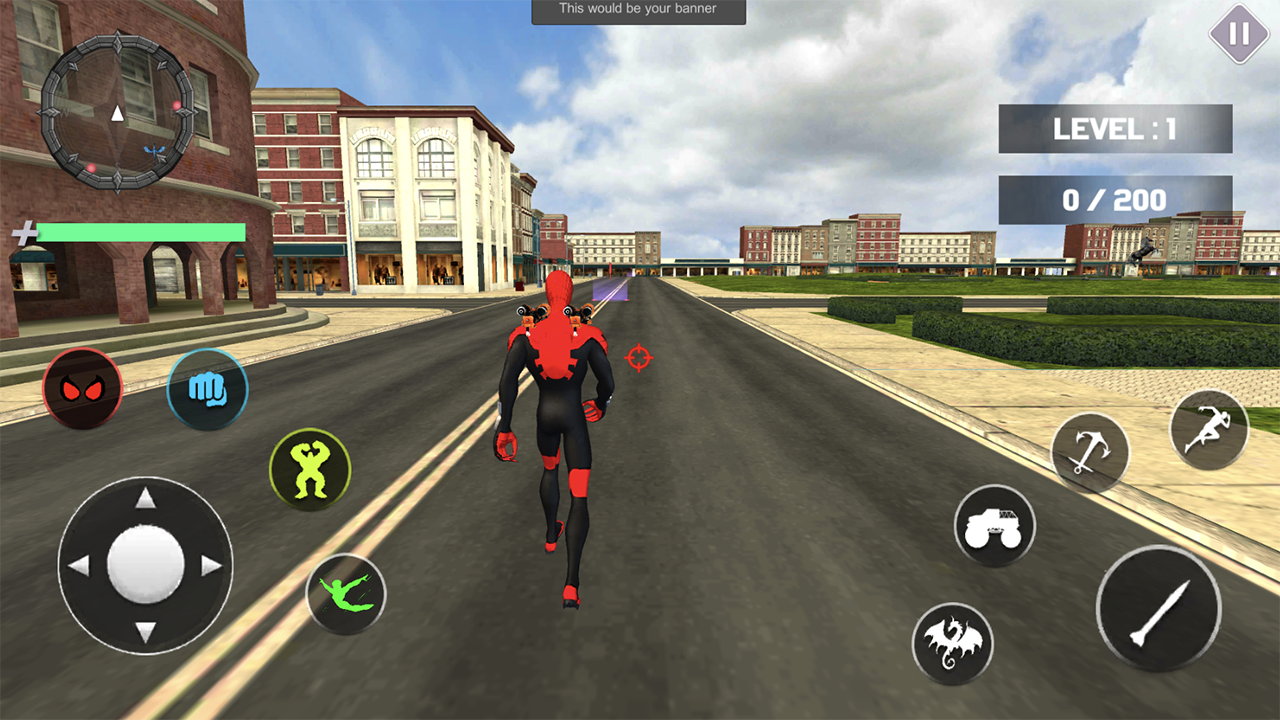Check the LEVEL : 1 display
This screenshot has height=720, width=1280.
pos(1115,128)
